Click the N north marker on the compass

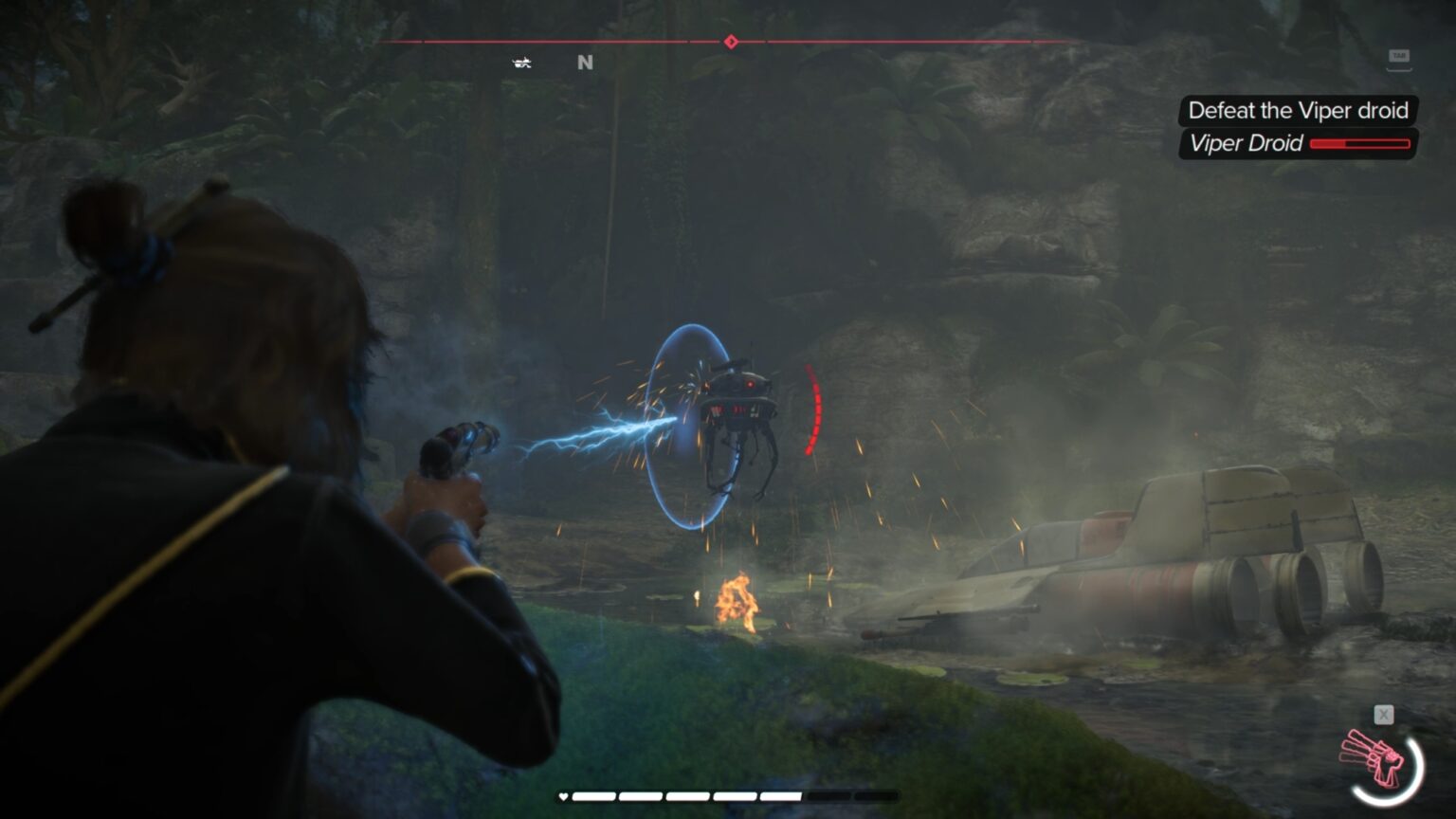pyautogui.click(x=585, y=63)
